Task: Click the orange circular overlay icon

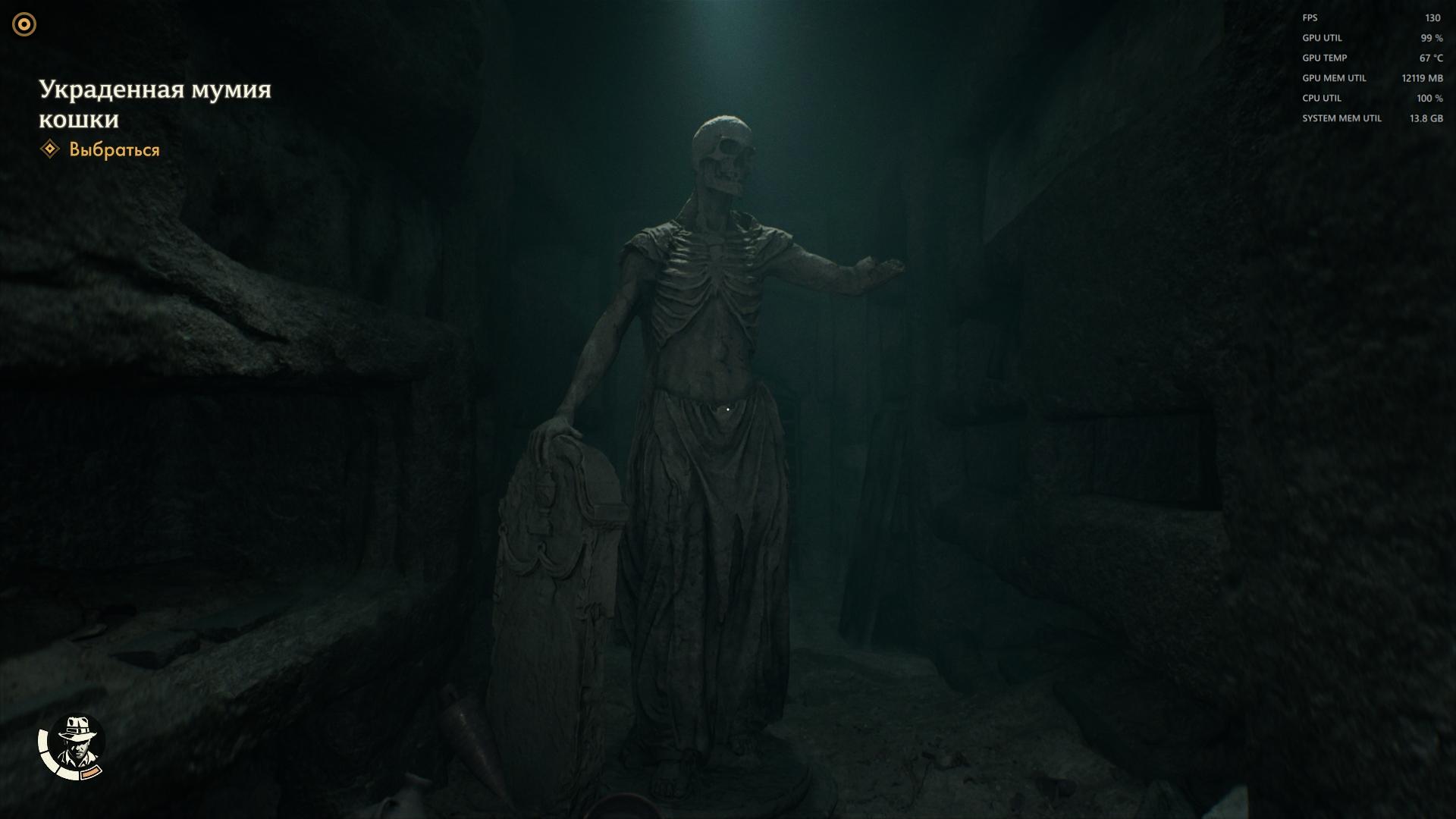Action: (x=24, y=24)
